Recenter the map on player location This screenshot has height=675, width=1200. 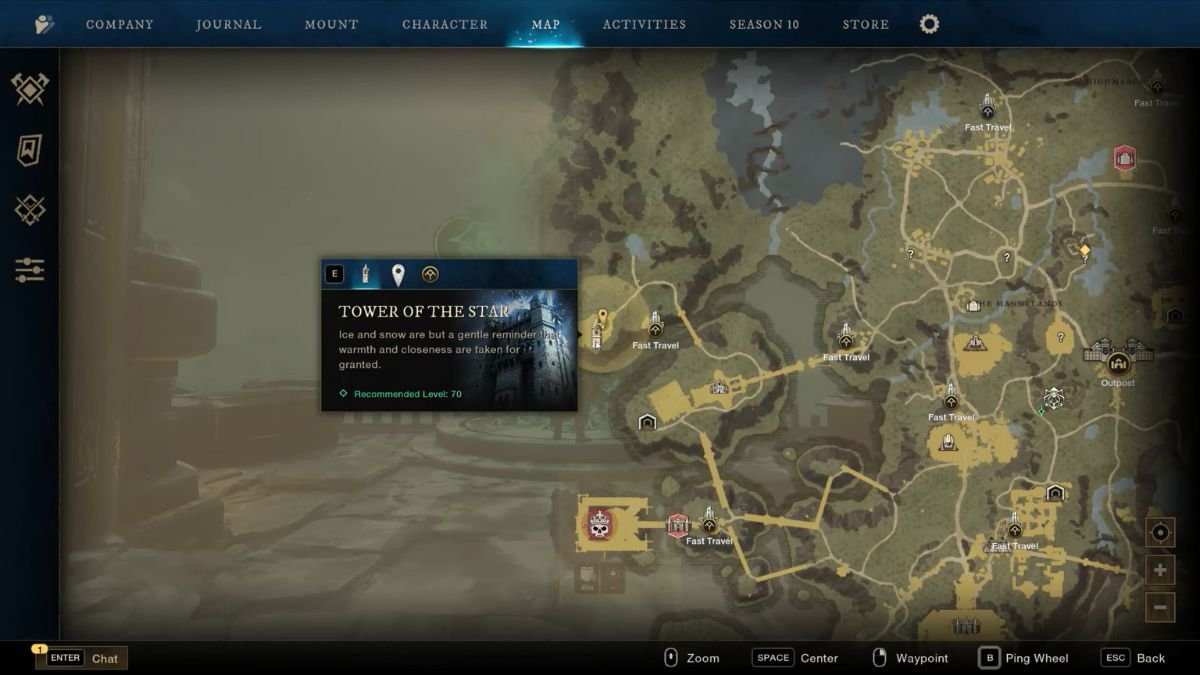tap(1160, 533)
